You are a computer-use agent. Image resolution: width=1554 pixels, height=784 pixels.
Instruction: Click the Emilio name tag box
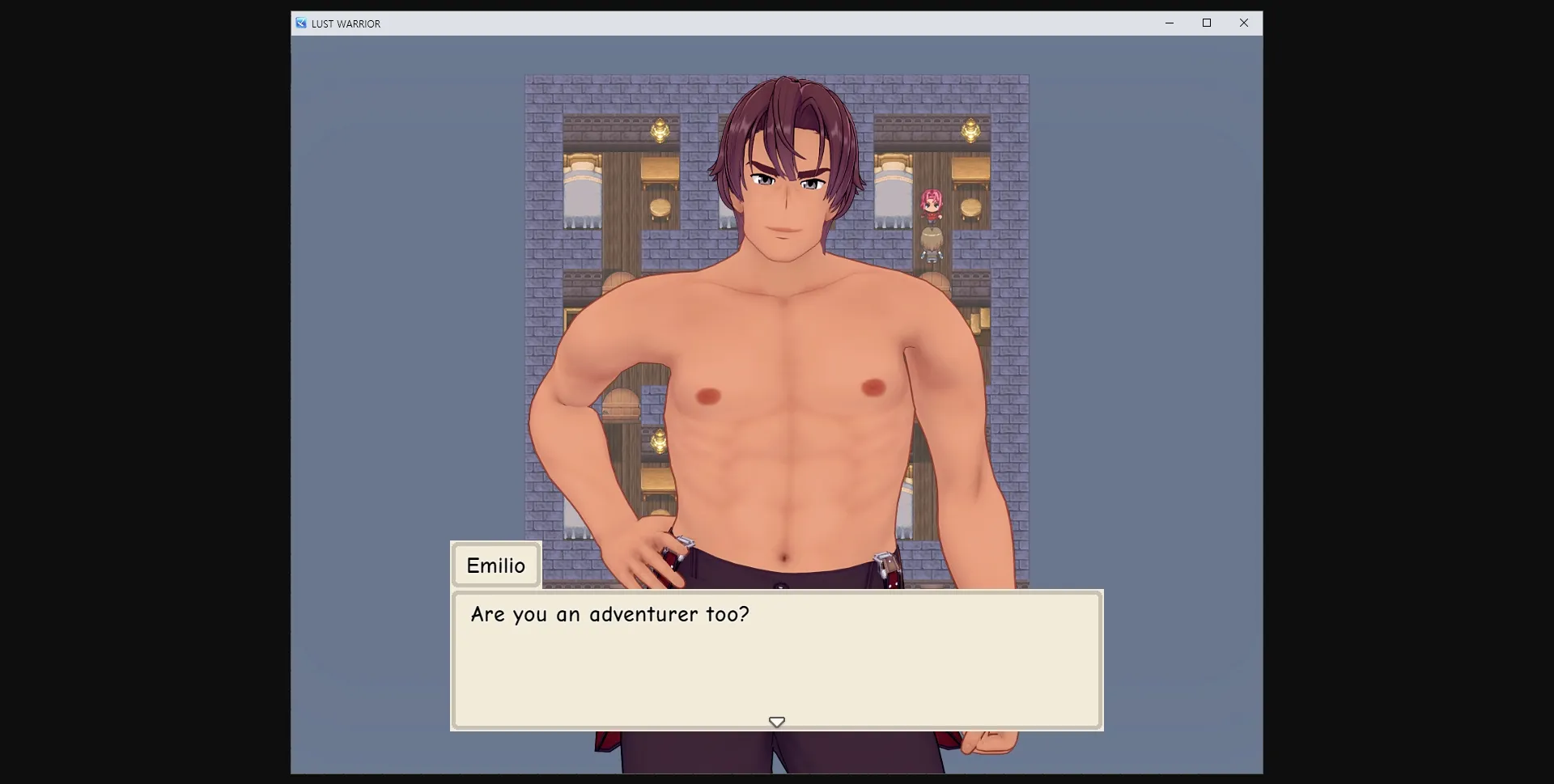click(495, 565)
